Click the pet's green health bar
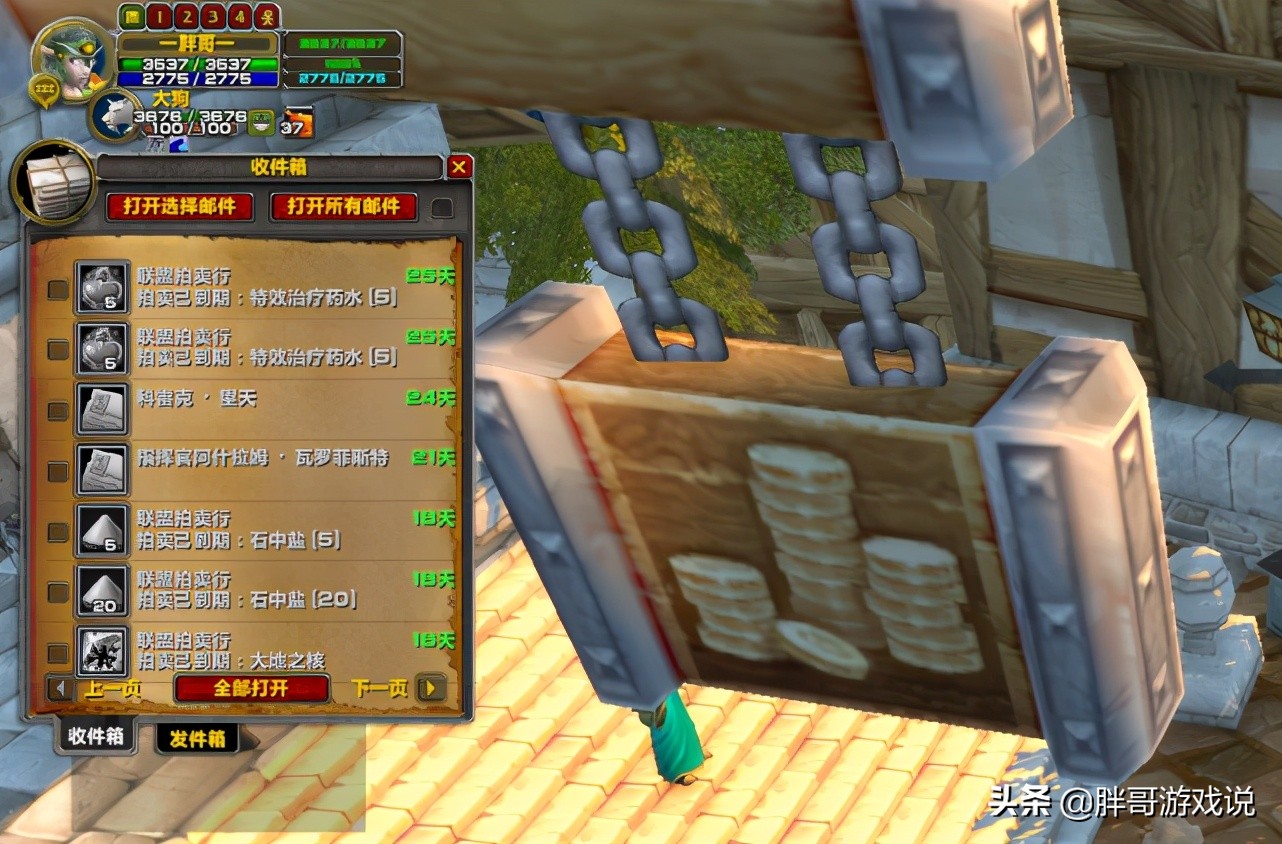The height and width of the screenshot is (844, 1282). point(190,115)
